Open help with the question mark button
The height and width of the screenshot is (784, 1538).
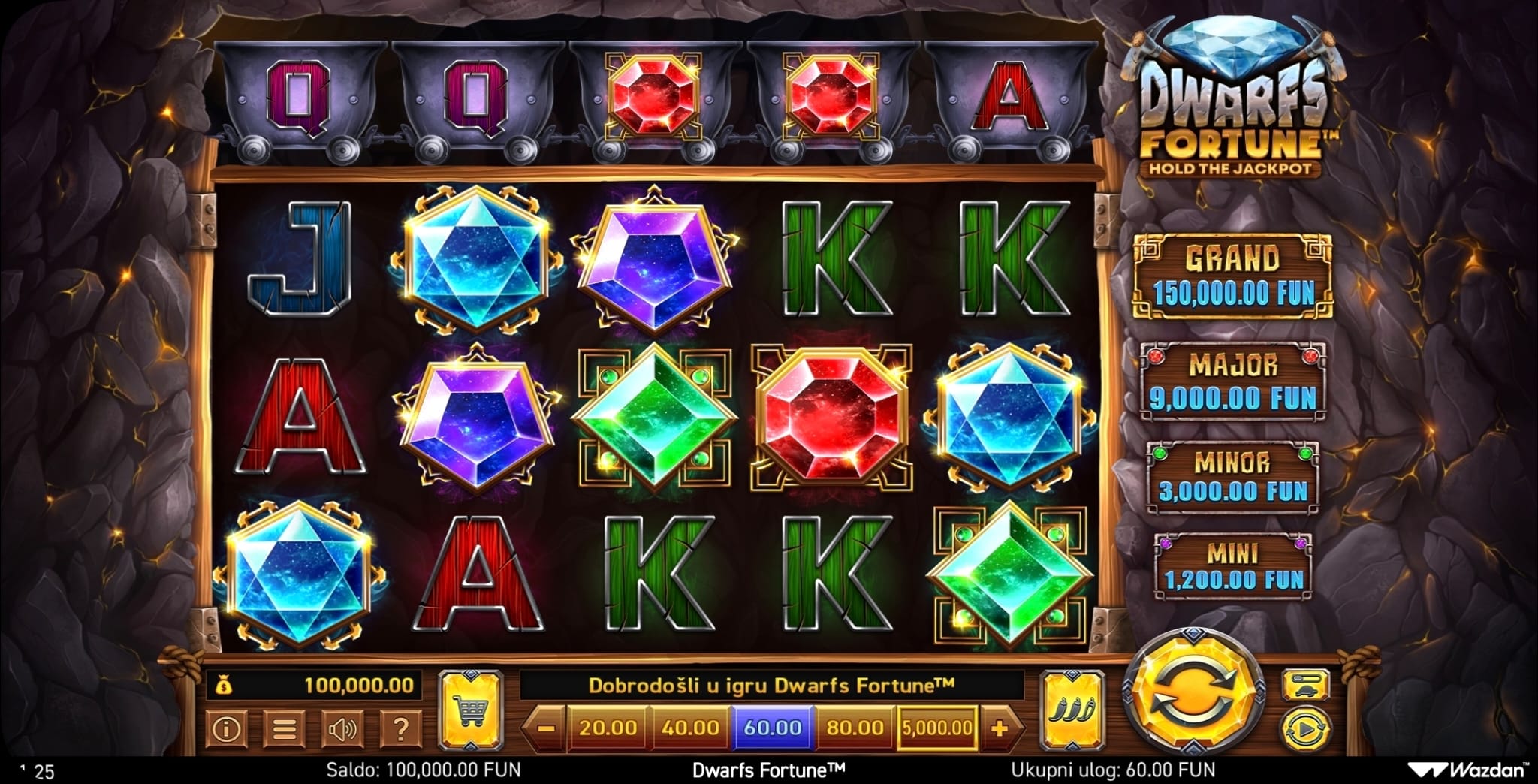(400, 728)
